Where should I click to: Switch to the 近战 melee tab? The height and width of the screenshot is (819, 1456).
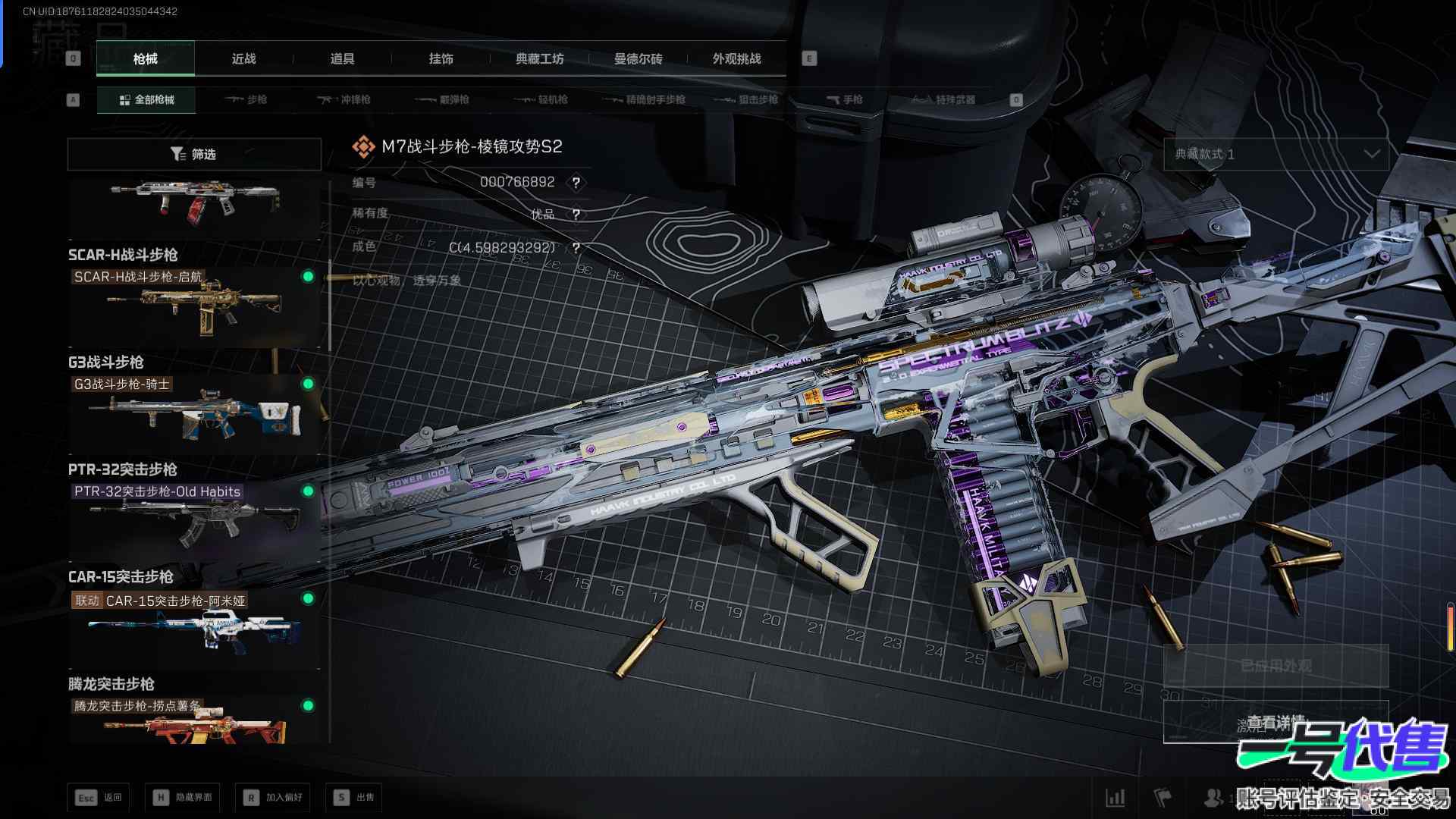[x=243, y=58]
